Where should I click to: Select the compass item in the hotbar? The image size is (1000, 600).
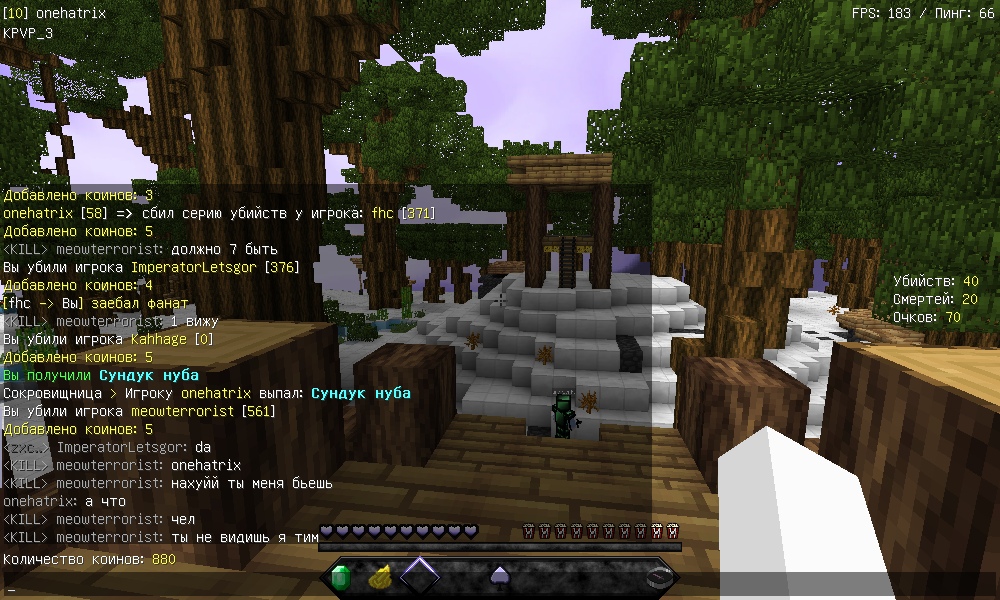pos(657,577)
